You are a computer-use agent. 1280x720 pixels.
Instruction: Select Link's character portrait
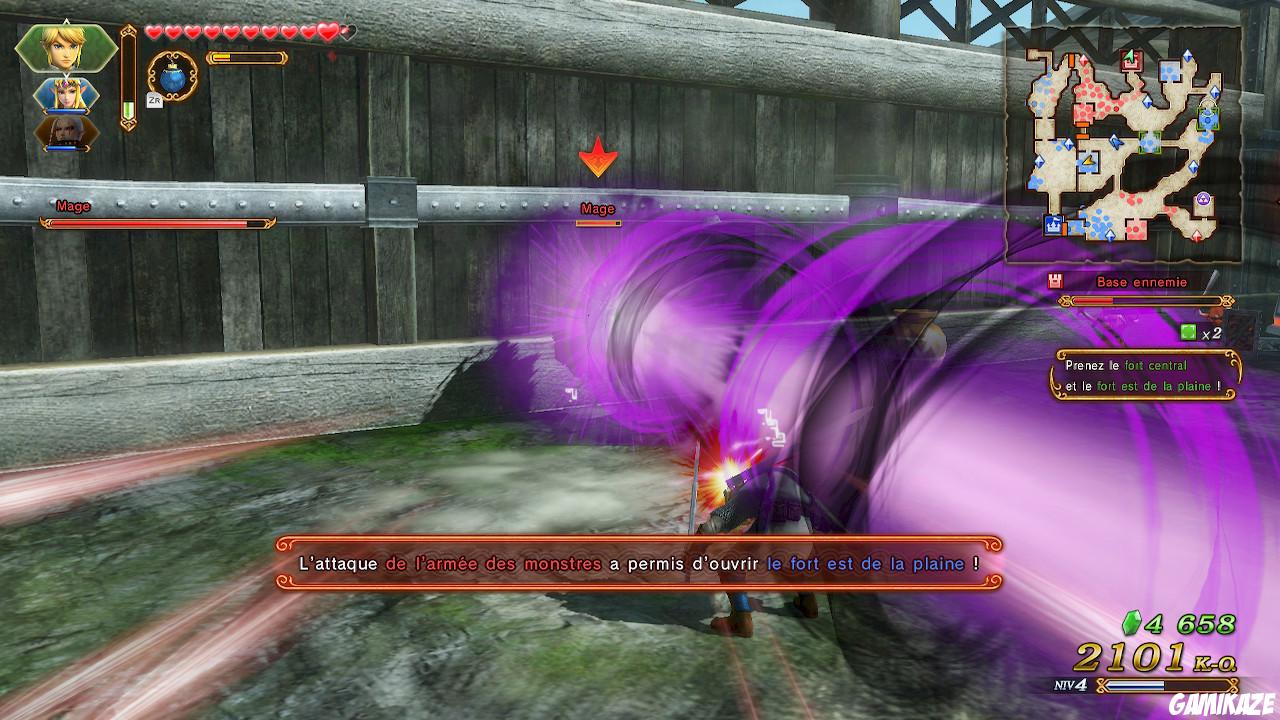(x=65, y=45)
